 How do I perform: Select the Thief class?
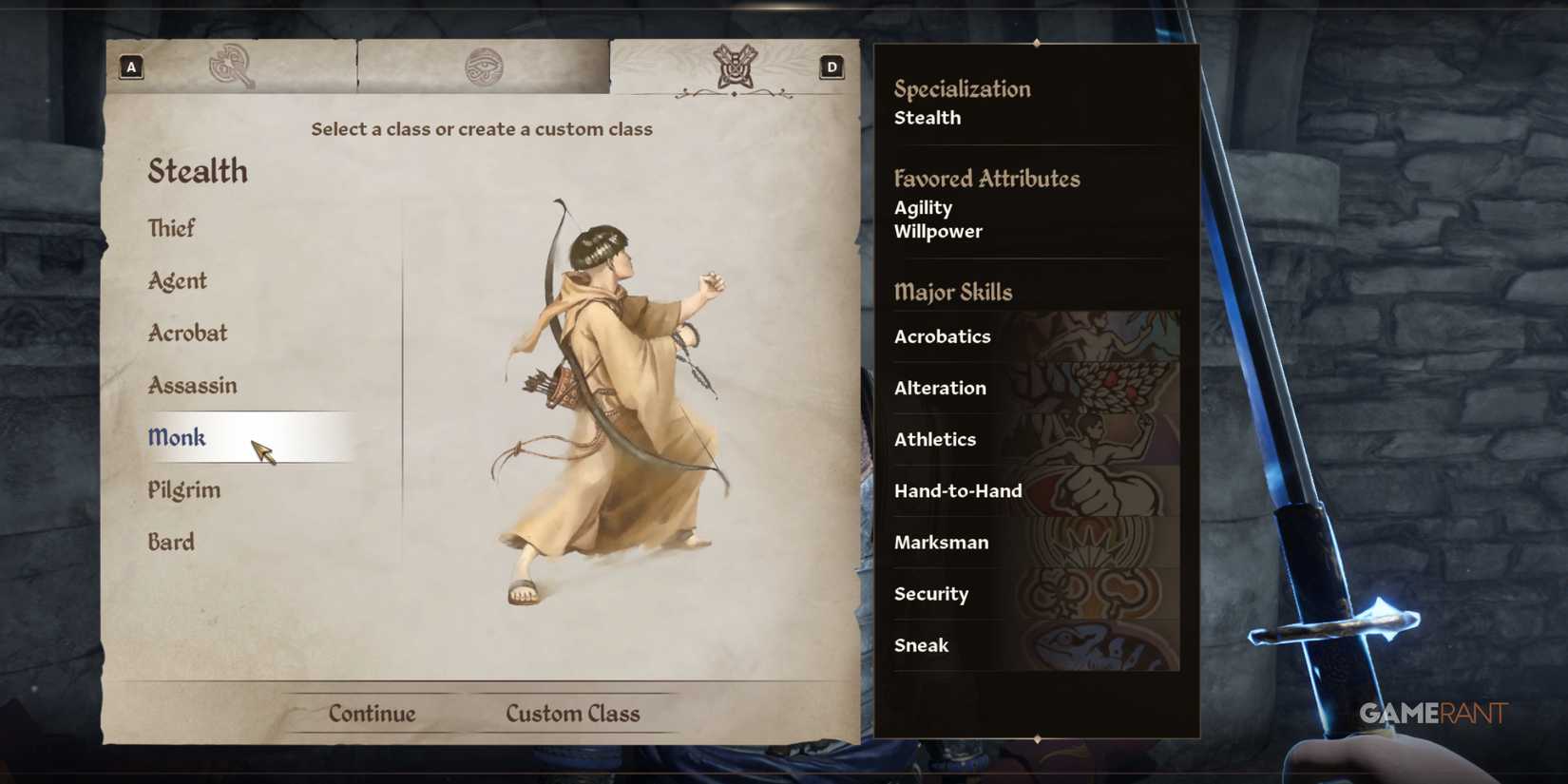pos(171,228)
